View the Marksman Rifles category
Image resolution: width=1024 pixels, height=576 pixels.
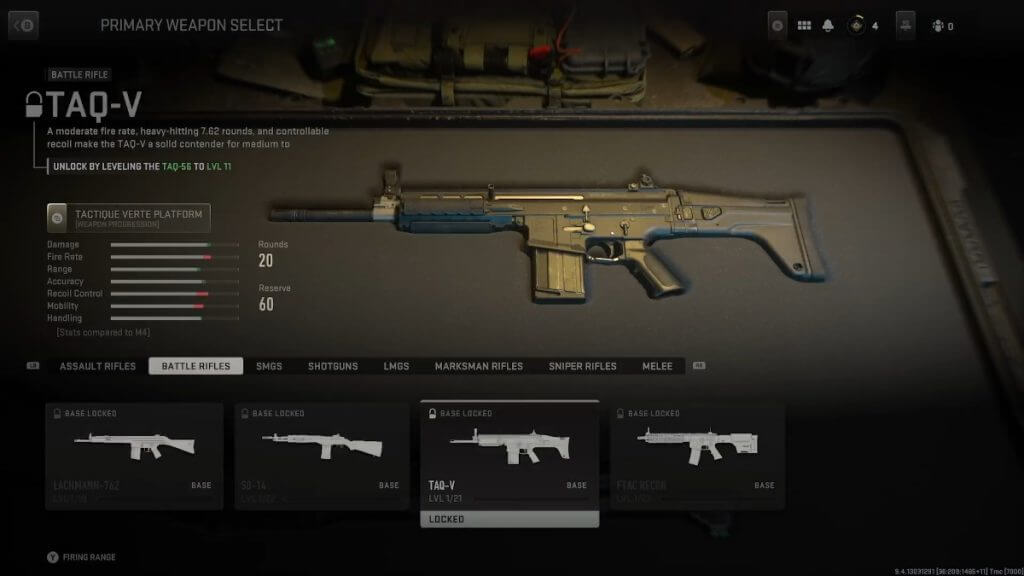pos(478,366)
